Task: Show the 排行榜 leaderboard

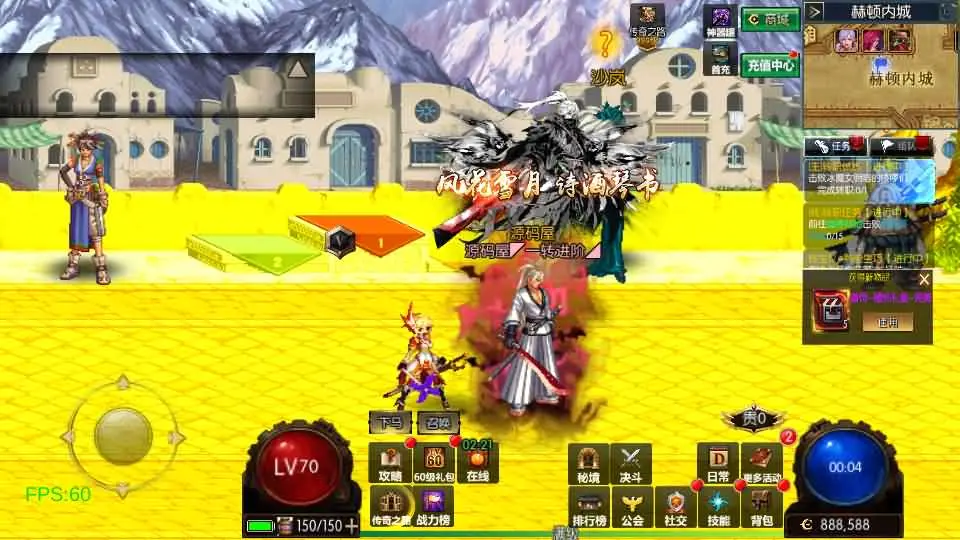Action: tap(588, 507)
